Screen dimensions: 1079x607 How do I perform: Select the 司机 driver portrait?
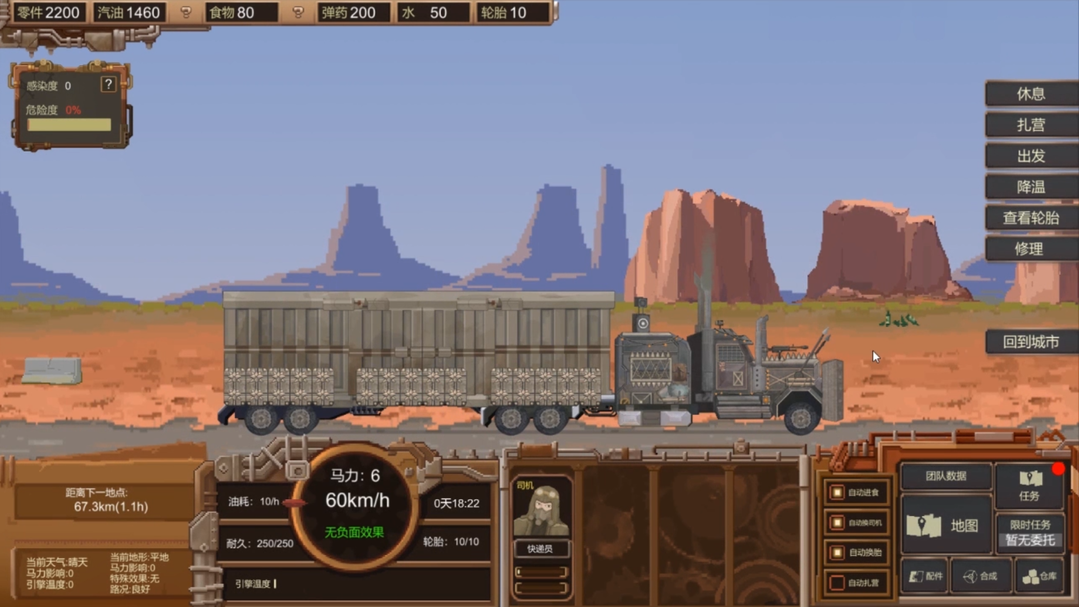[541, 512]
